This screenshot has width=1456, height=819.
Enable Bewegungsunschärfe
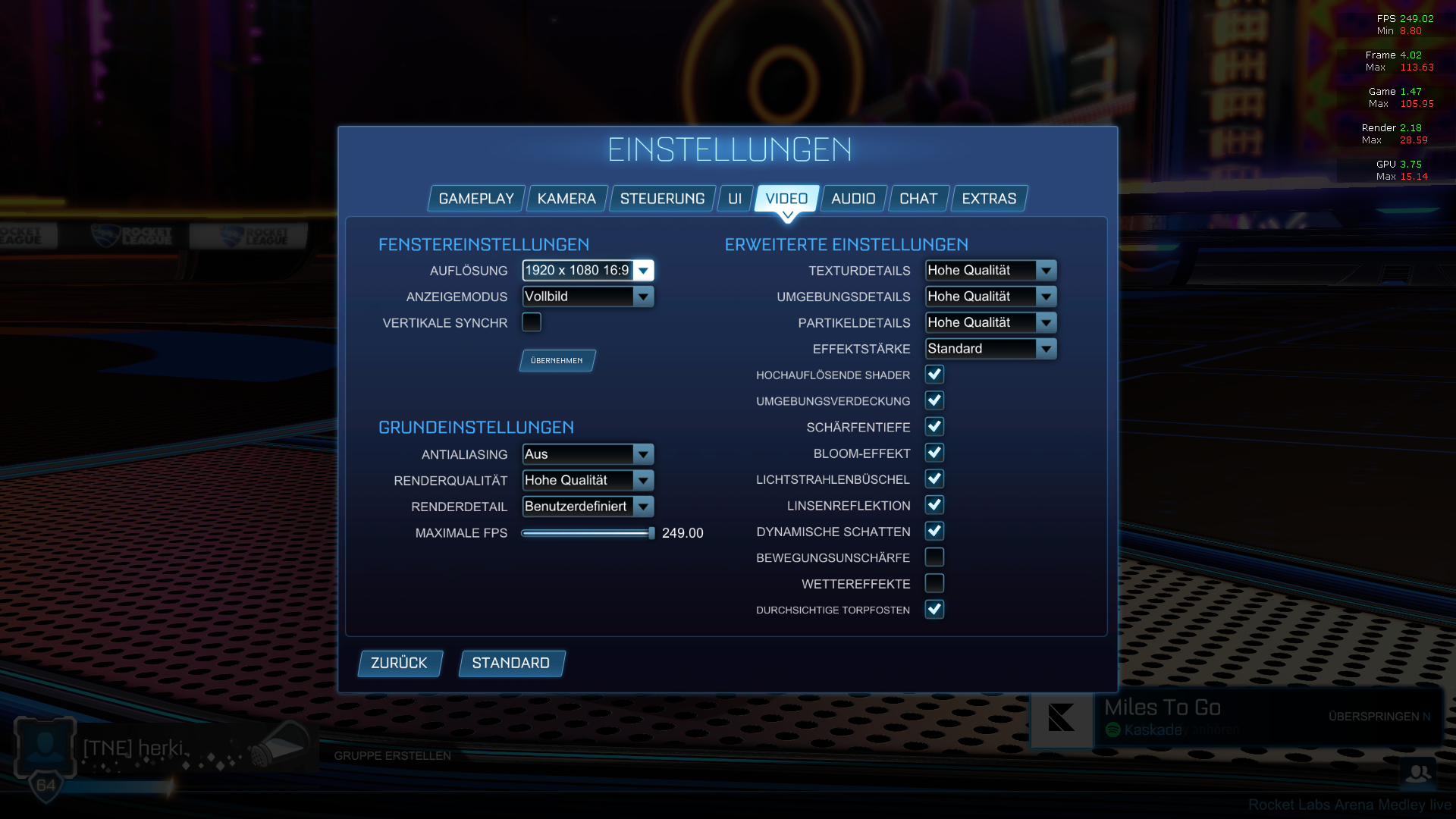(935, 557)
